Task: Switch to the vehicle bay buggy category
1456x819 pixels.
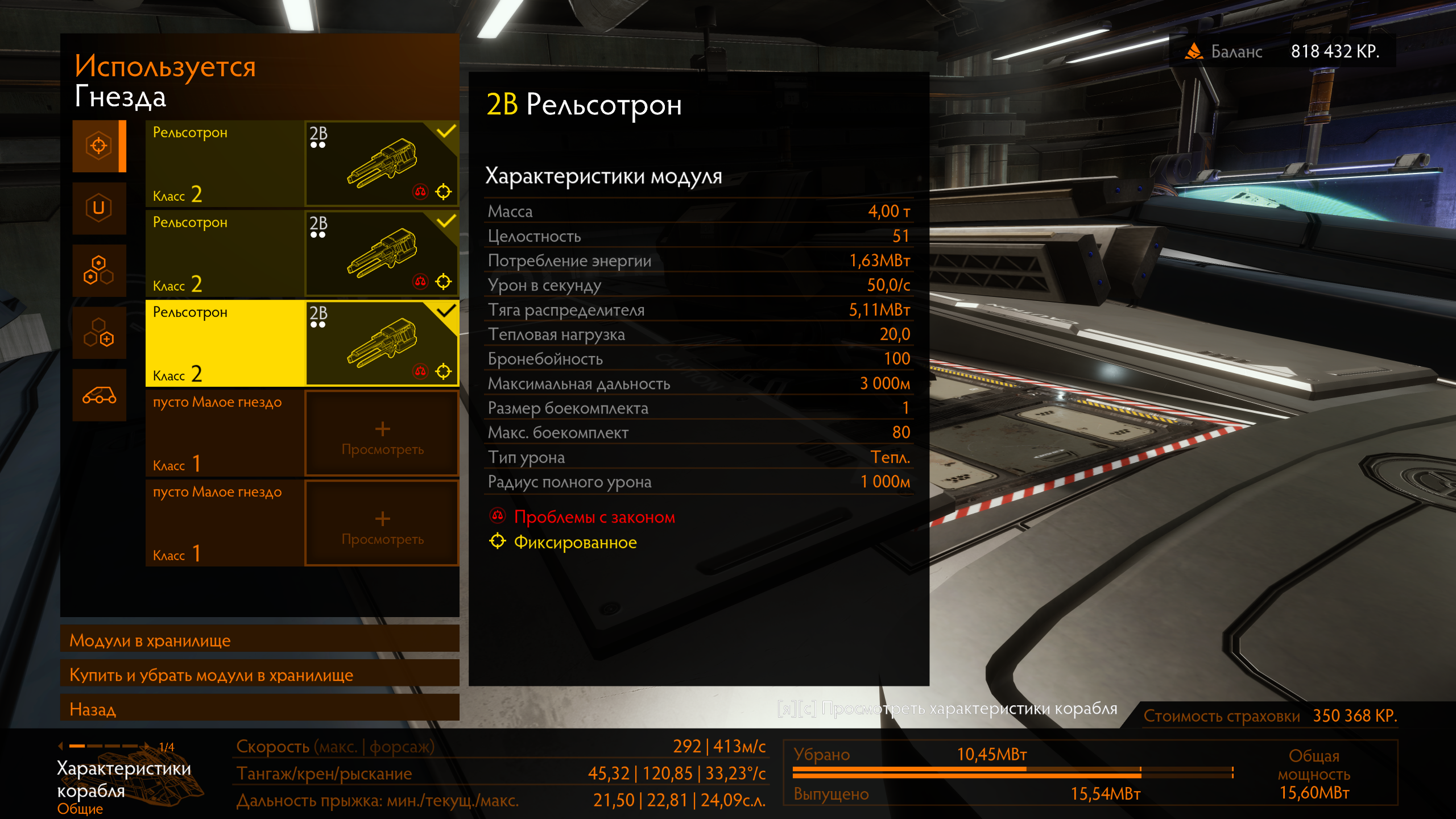Action: (99, 395)
